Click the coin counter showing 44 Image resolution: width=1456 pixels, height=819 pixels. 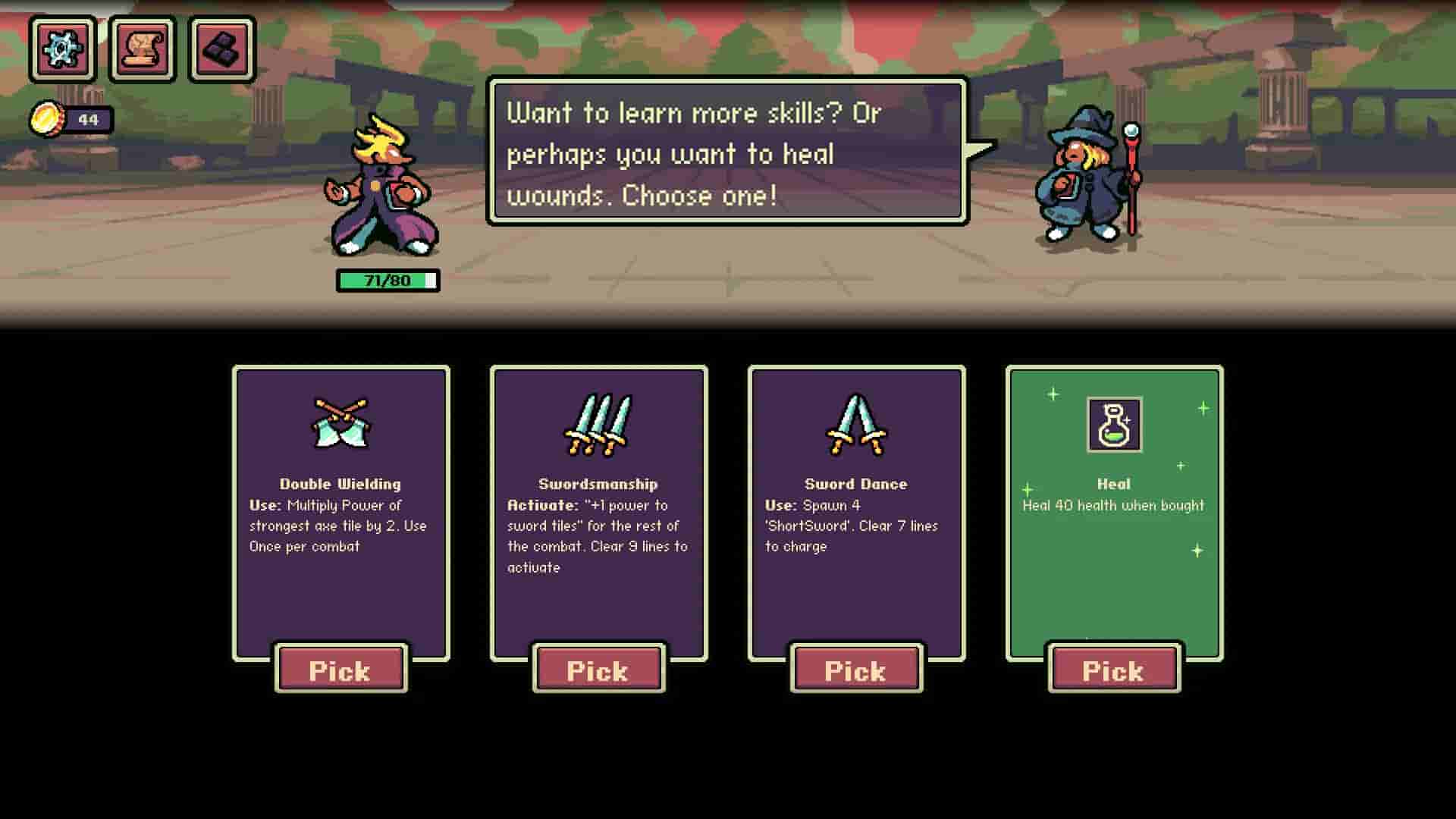coord(87,117)
